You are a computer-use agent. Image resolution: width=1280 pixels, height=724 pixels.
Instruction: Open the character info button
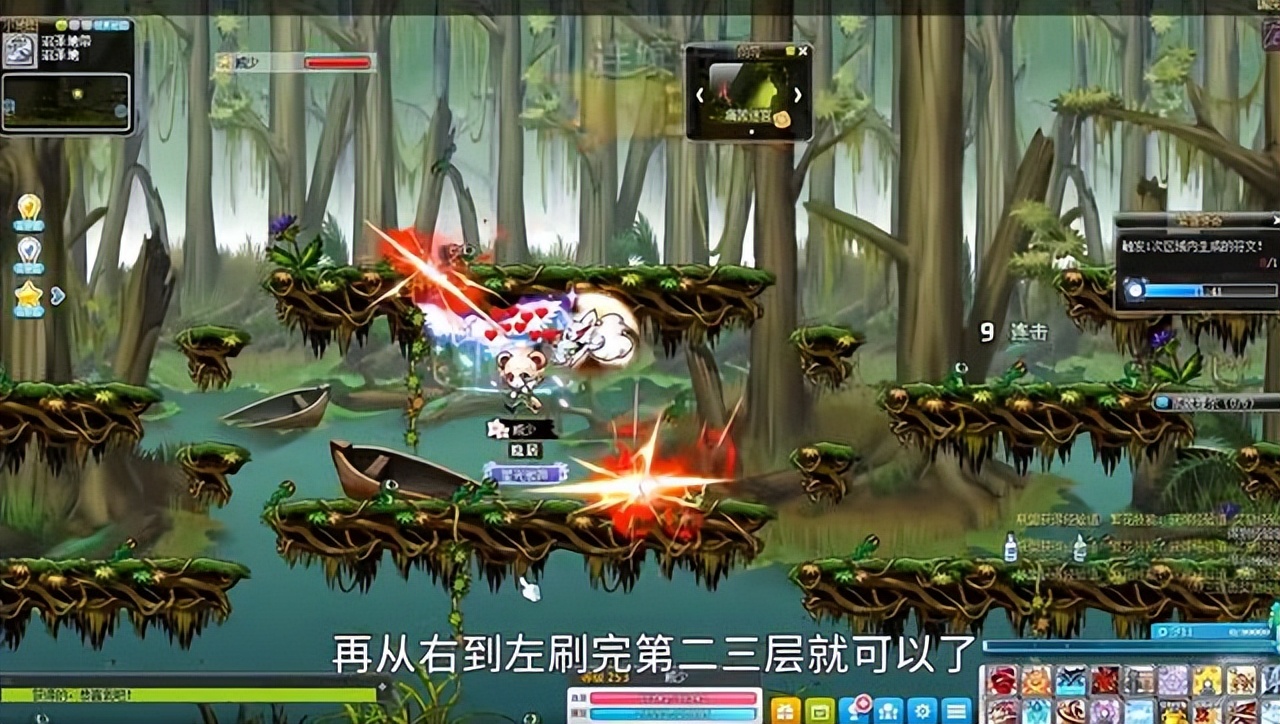(888, 709)
